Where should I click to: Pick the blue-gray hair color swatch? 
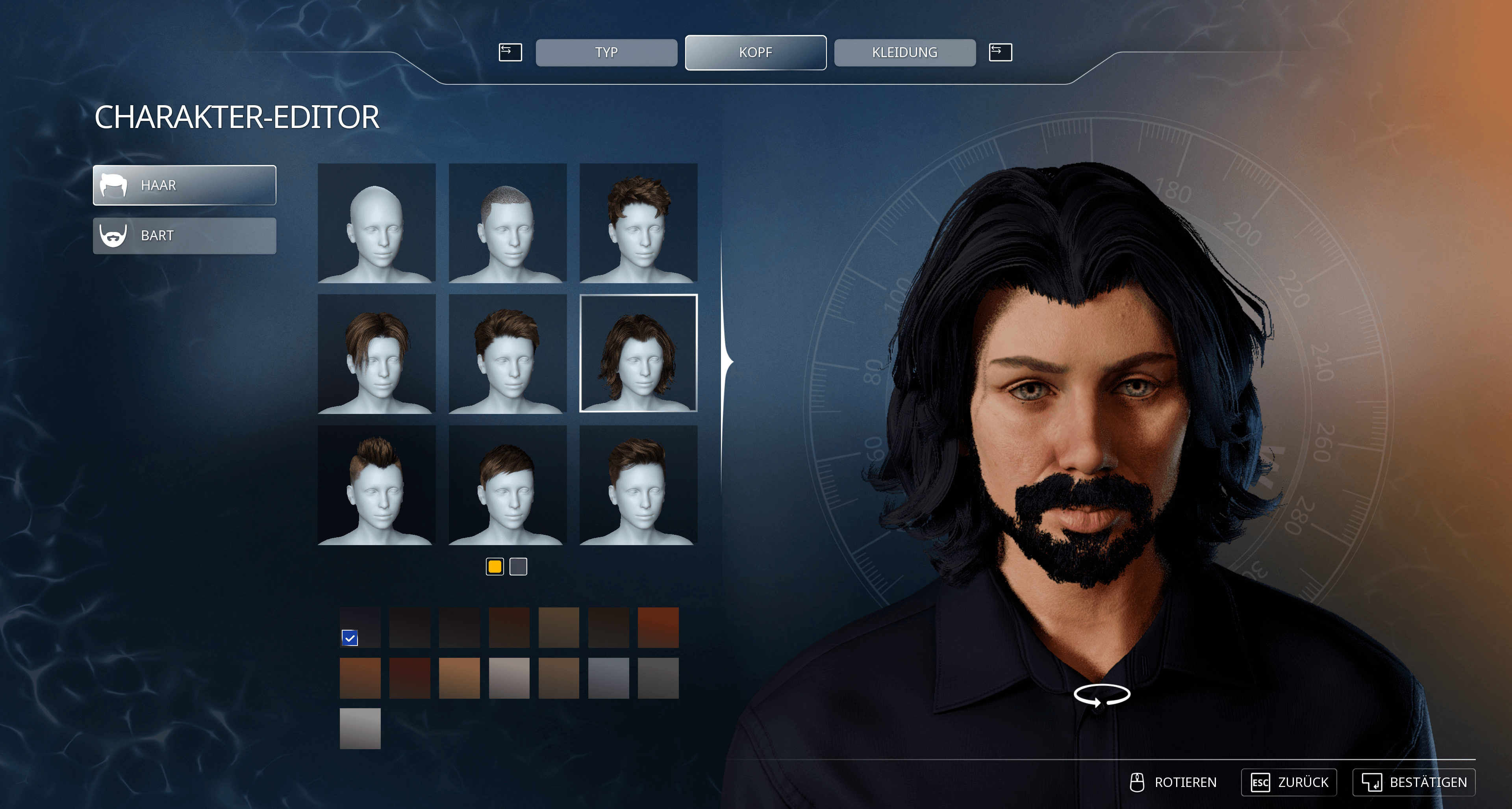coord(608,677)
